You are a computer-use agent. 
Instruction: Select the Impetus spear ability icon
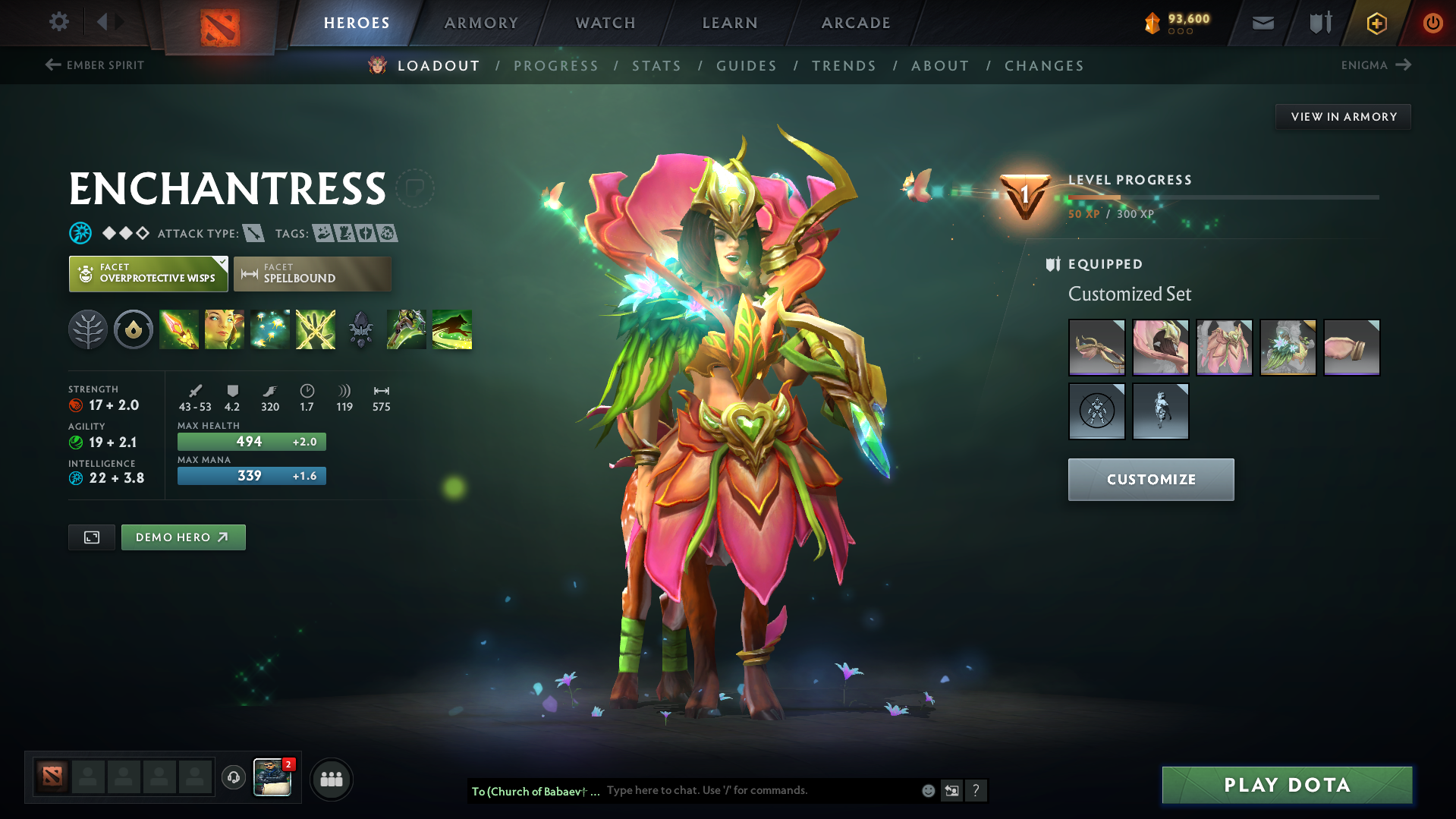coord(179,329)
